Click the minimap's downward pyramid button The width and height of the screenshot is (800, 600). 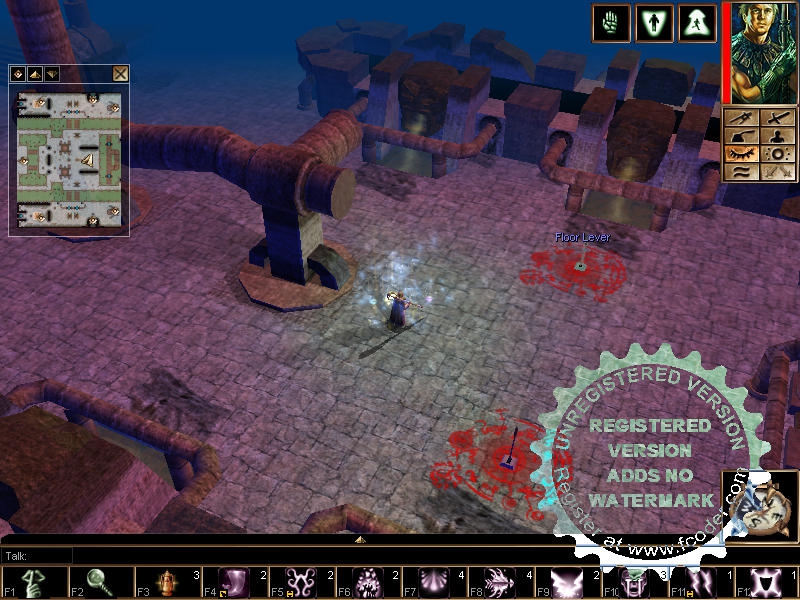coord(51,73)
